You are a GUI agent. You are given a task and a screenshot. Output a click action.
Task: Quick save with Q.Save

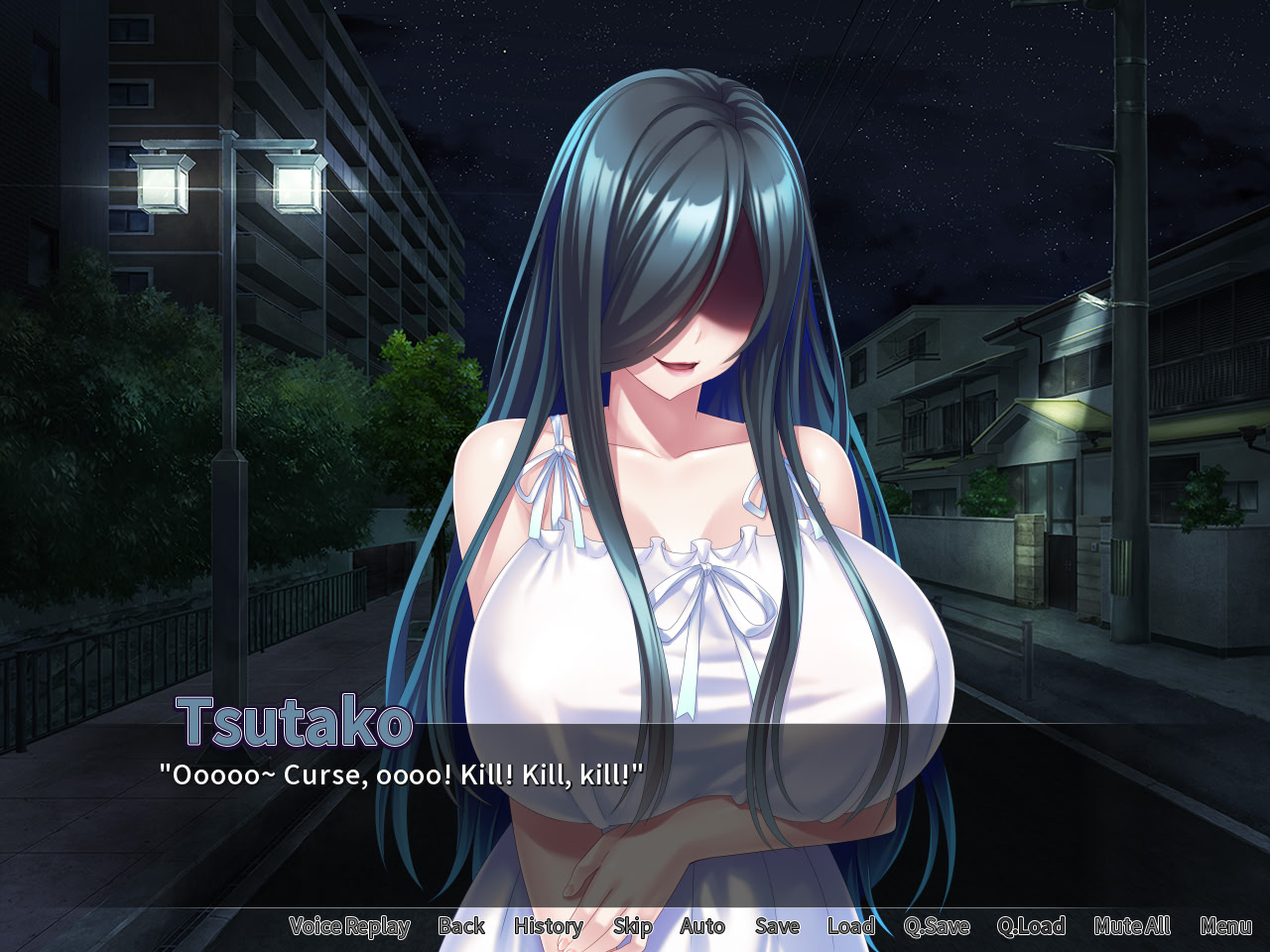(x=937, y=926)
